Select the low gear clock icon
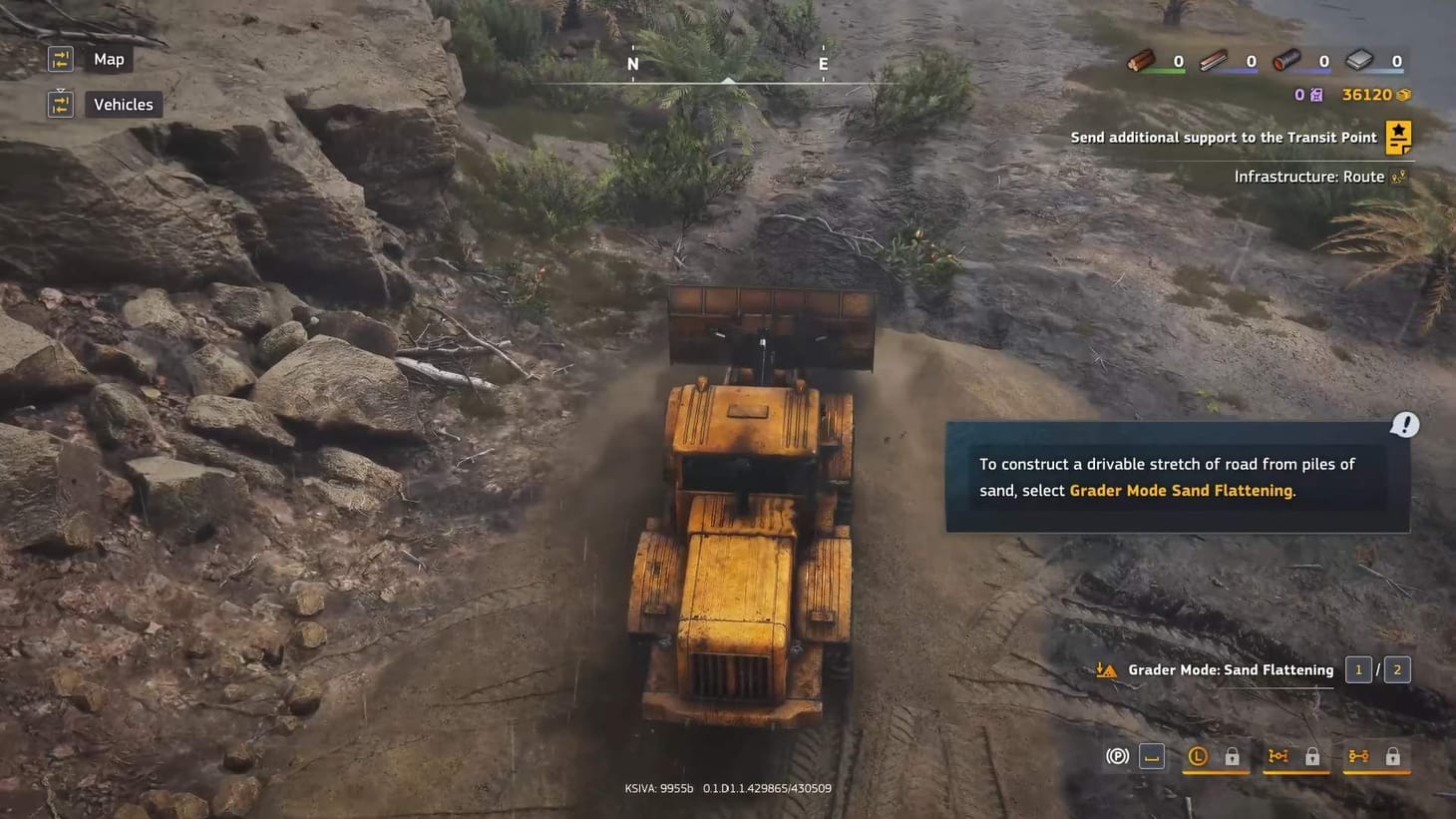1456x819 pixels. (1197, 756)
